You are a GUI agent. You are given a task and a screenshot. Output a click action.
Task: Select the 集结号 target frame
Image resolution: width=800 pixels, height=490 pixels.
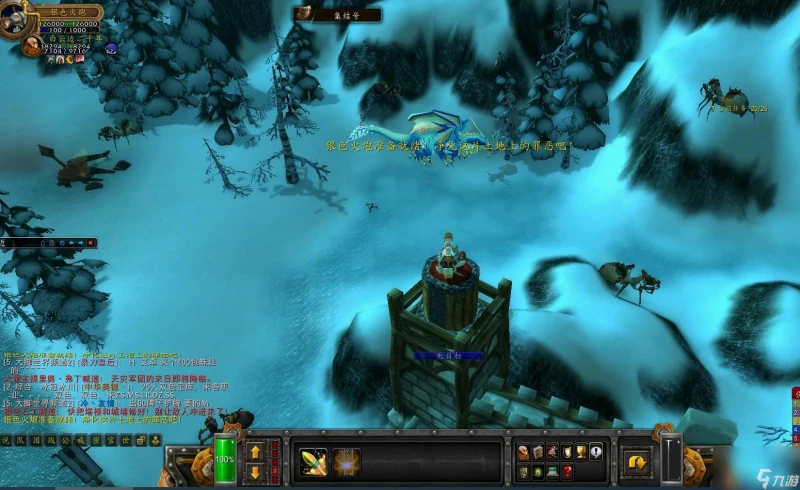pos(337,14)
